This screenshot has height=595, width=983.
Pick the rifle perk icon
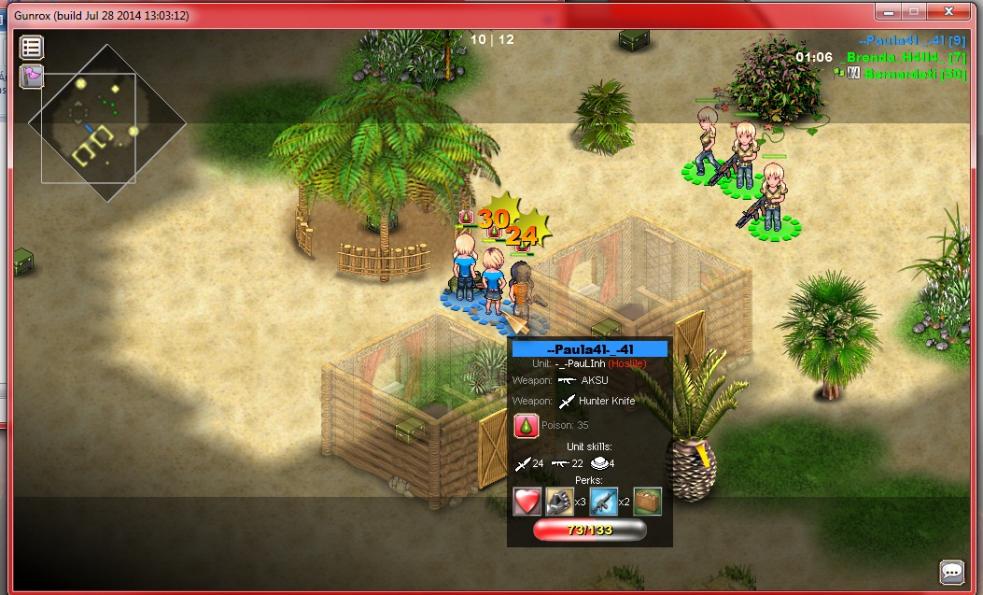[603, 501]
